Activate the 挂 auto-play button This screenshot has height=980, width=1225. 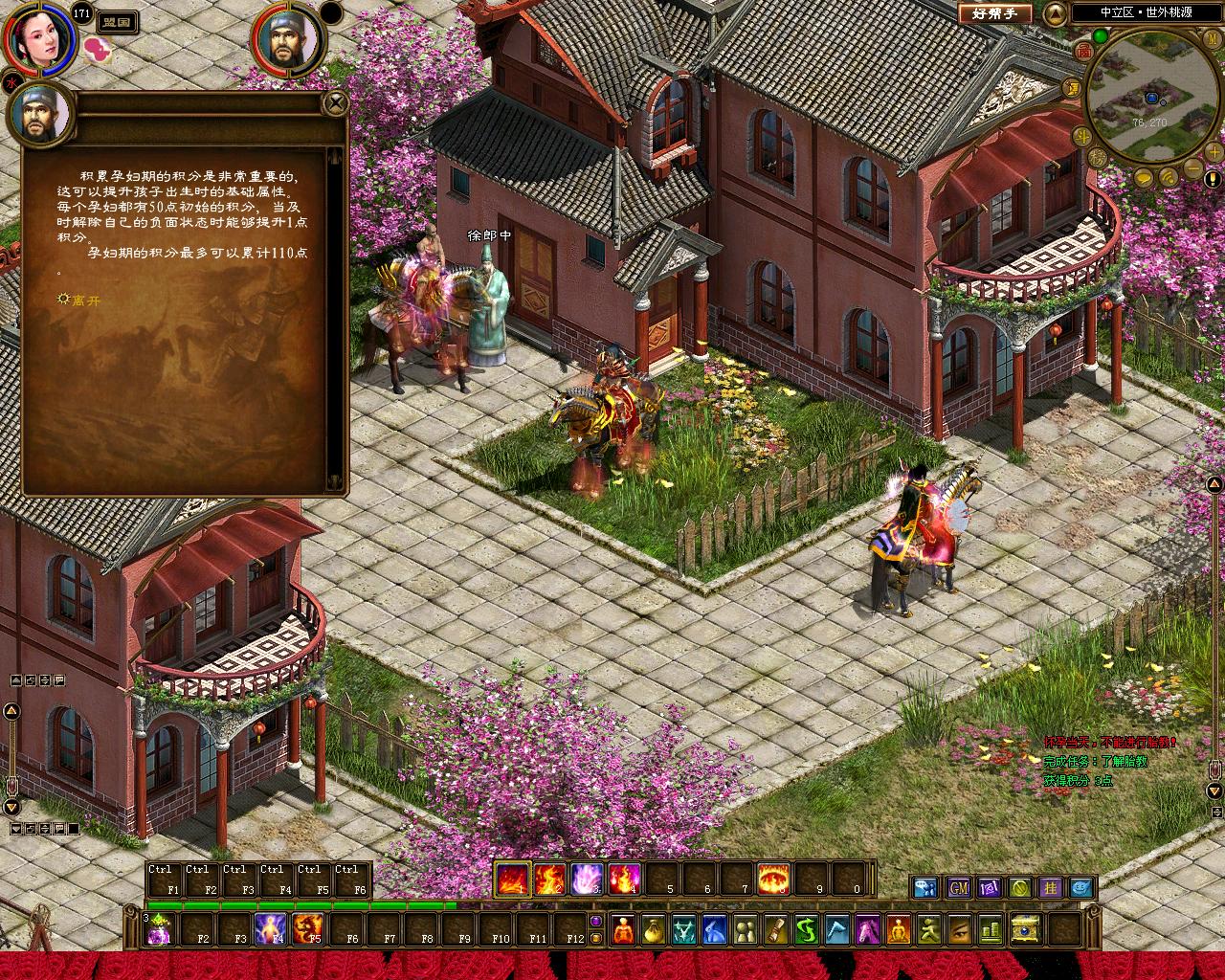pyautogui.click(x=1050, y=887)
